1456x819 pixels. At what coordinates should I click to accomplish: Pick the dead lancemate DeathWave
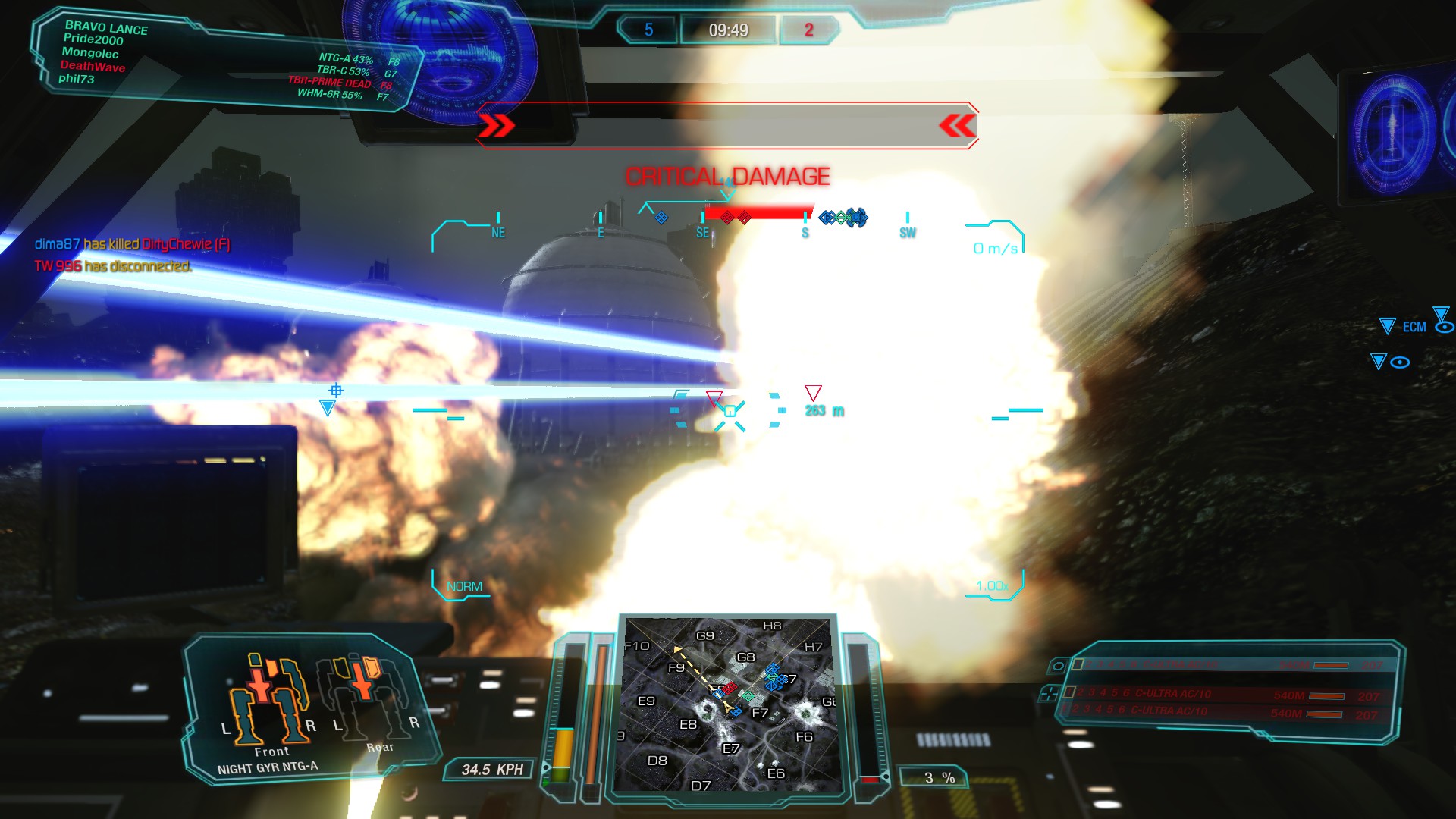[93, 67]
